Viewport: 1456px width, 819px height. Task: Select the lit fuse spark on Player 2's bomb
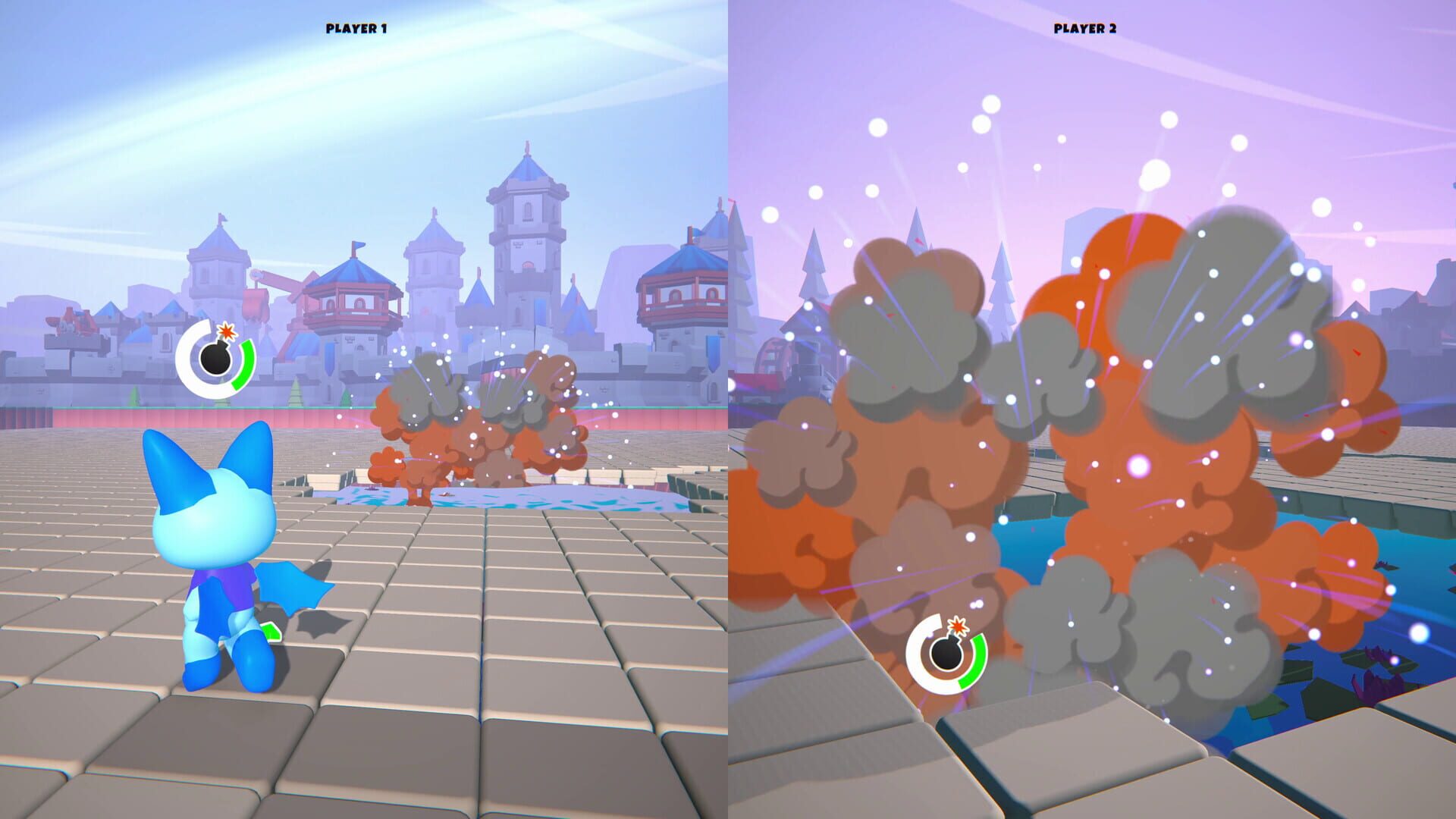coord(958,627)
